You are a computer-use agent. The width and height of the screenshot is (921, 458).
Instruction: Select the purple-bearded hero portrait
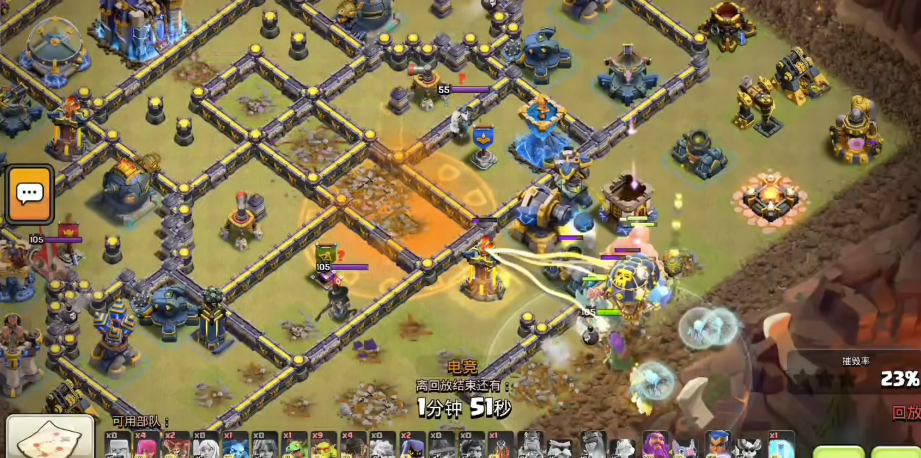656,446
